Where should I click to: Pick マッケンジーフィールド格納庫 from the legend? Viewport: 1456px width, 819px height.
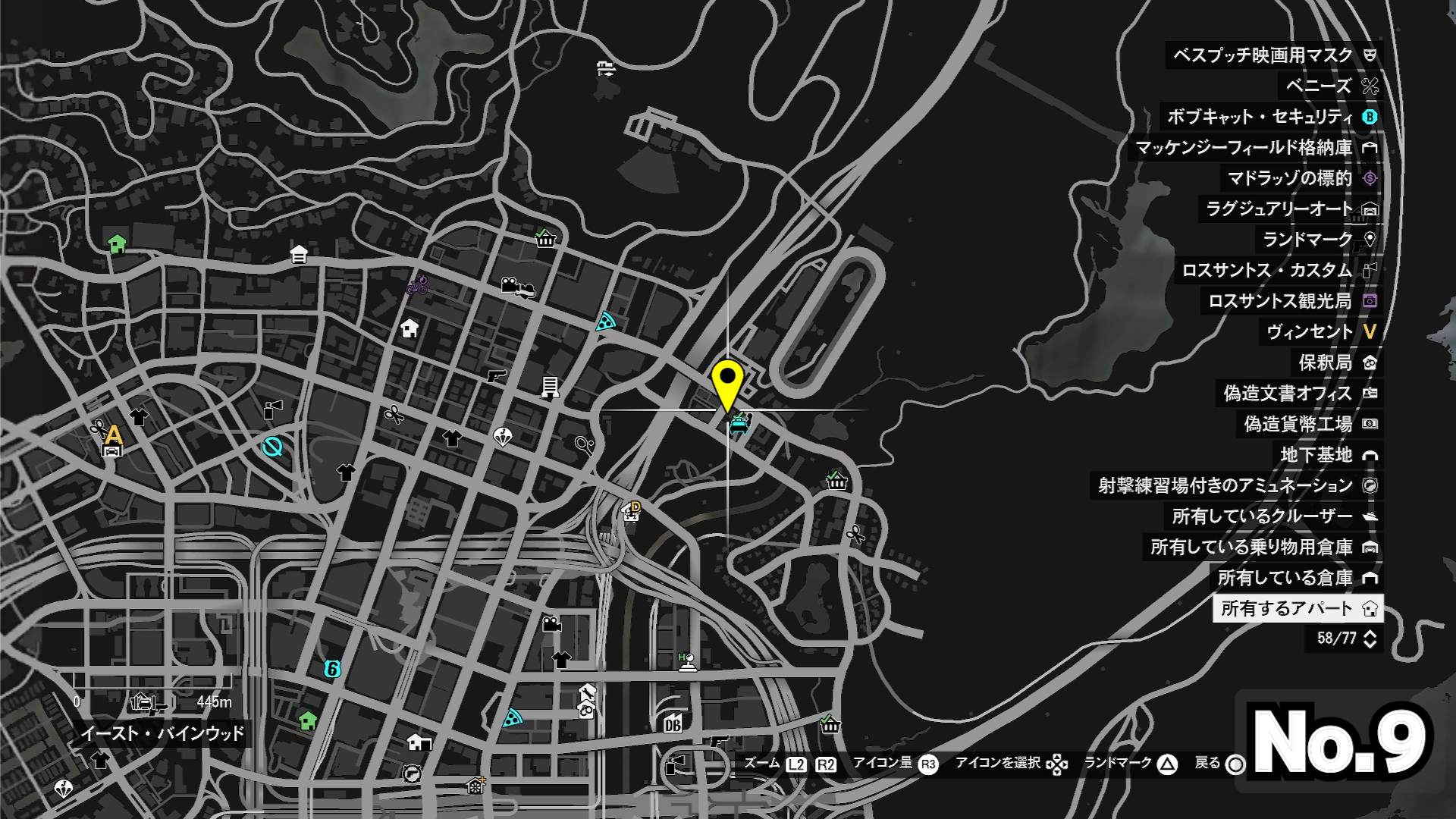1244,148
